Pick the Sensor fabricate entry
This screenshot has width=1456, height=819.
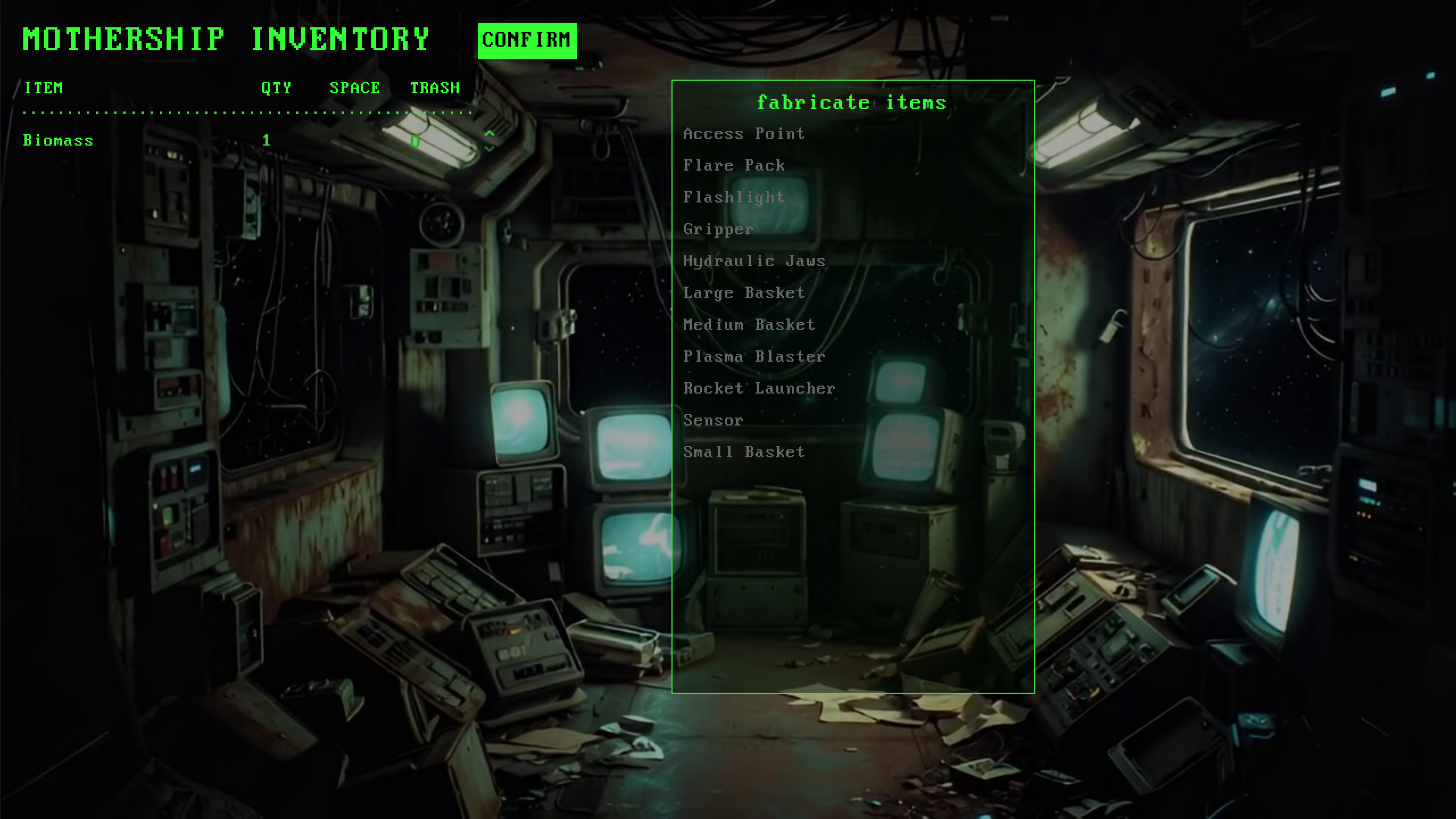click(x=713, y=420)
